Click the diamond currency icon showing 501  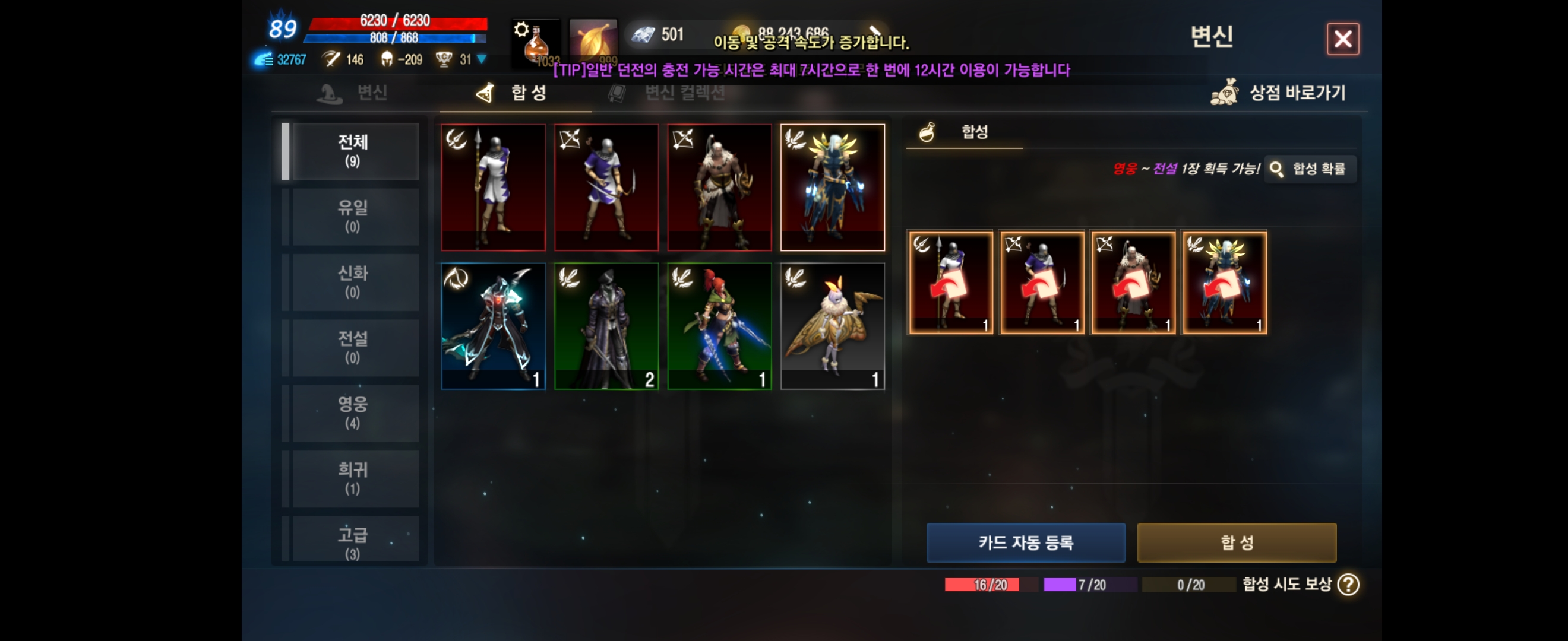click(643, 34)
